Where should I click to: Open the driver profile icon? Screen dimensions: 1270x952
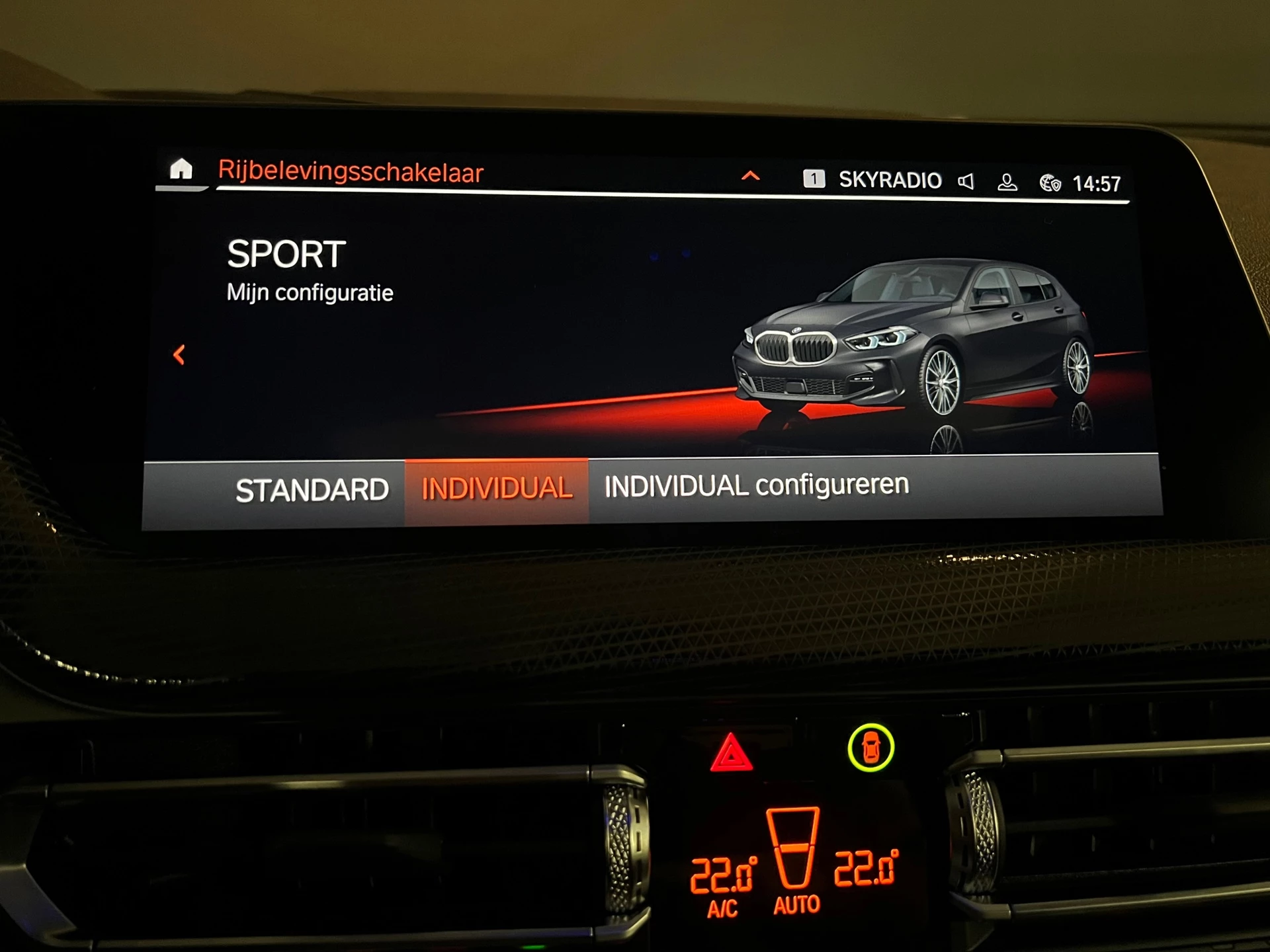click(1007, 182)
